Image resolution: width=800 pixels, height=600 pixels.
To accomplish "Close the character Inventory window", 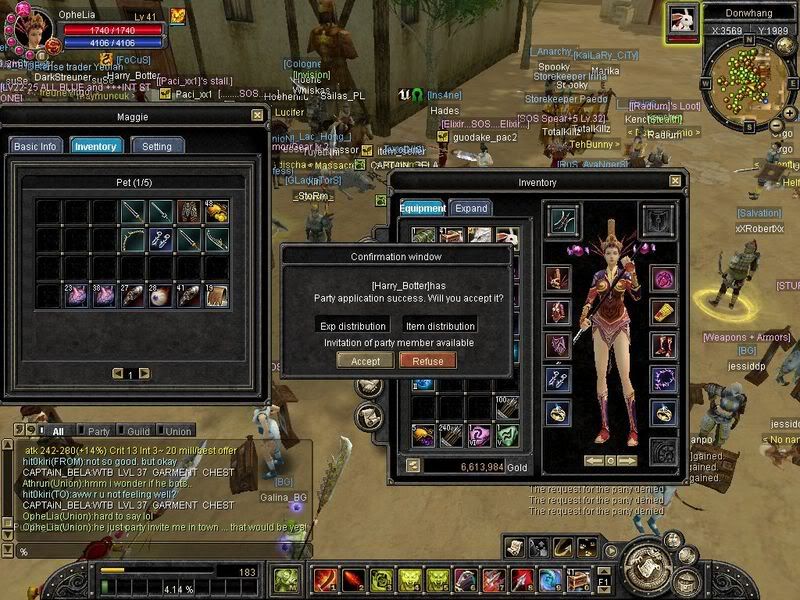I will [676, 182].
